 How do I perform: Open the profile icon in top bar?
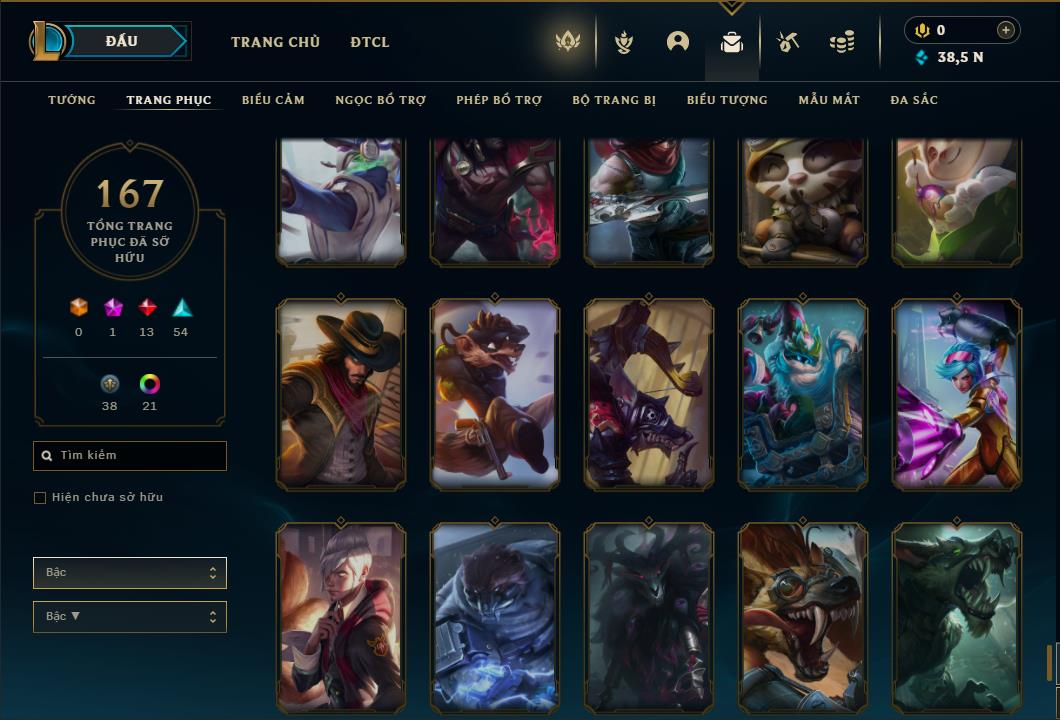click(678, 42)
